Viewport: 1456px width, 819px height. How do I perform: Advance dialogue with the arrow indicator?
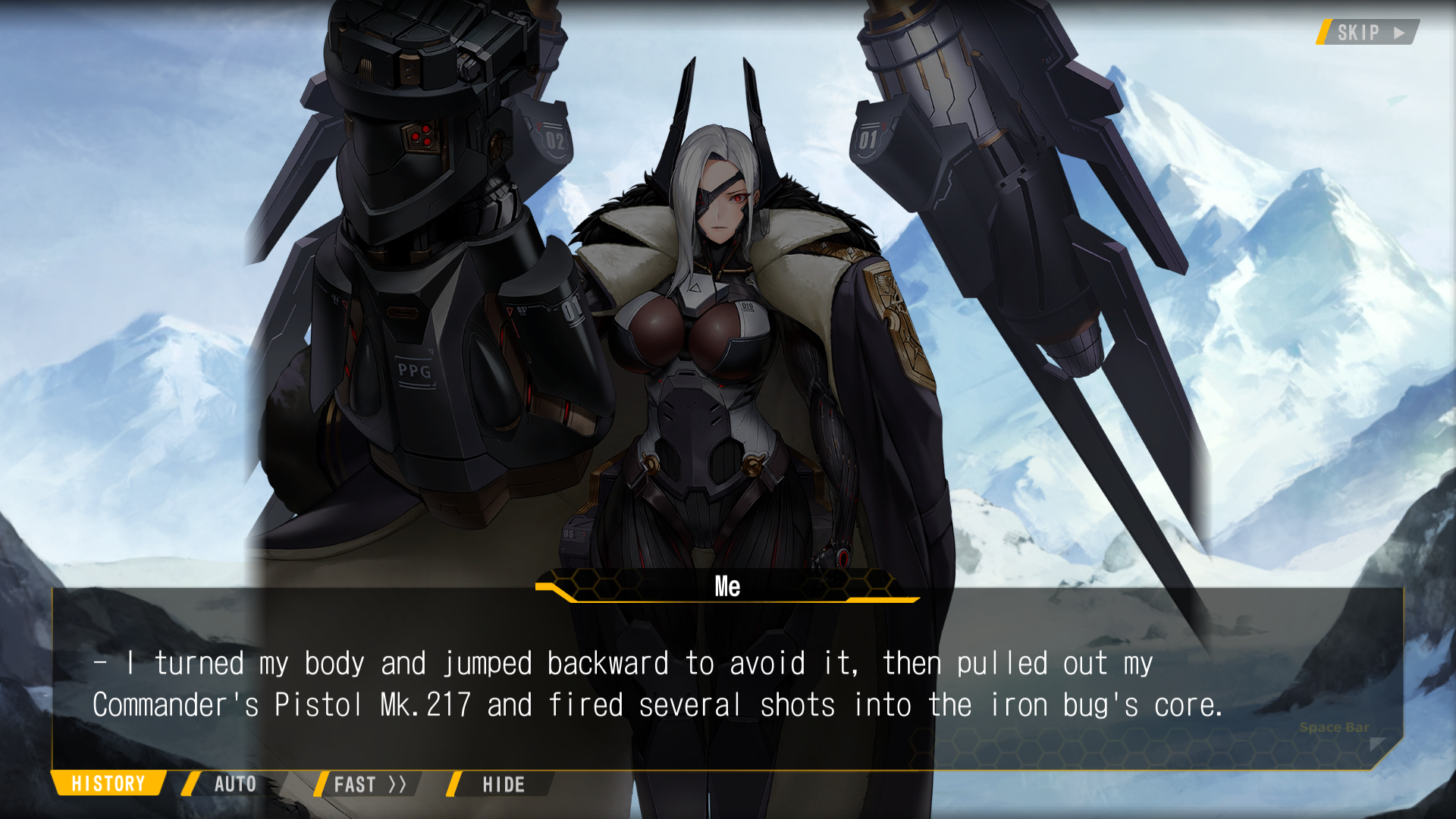coord(1378,744)
